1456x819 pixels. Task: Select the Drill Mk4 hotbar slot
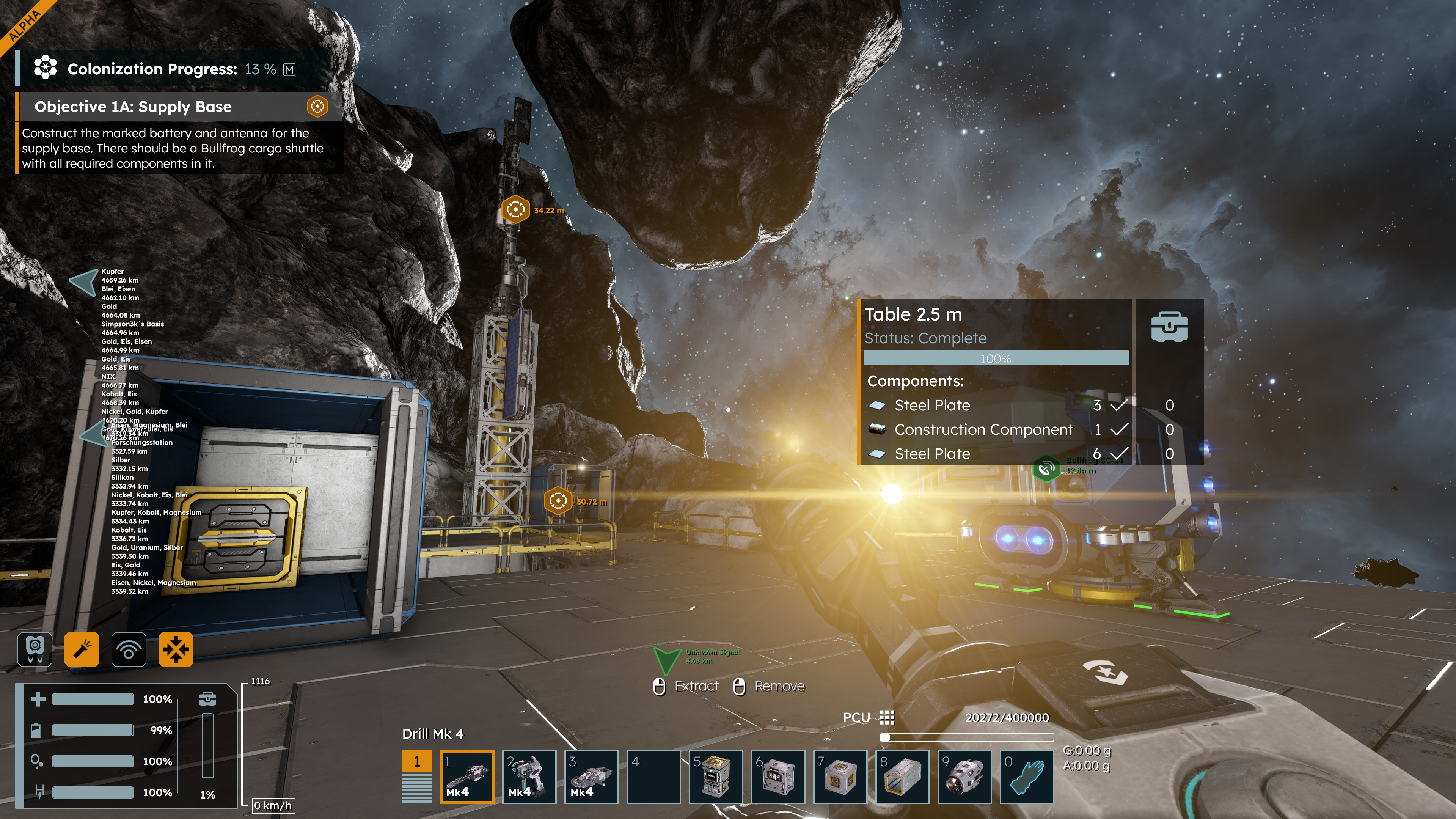(466, 776)
